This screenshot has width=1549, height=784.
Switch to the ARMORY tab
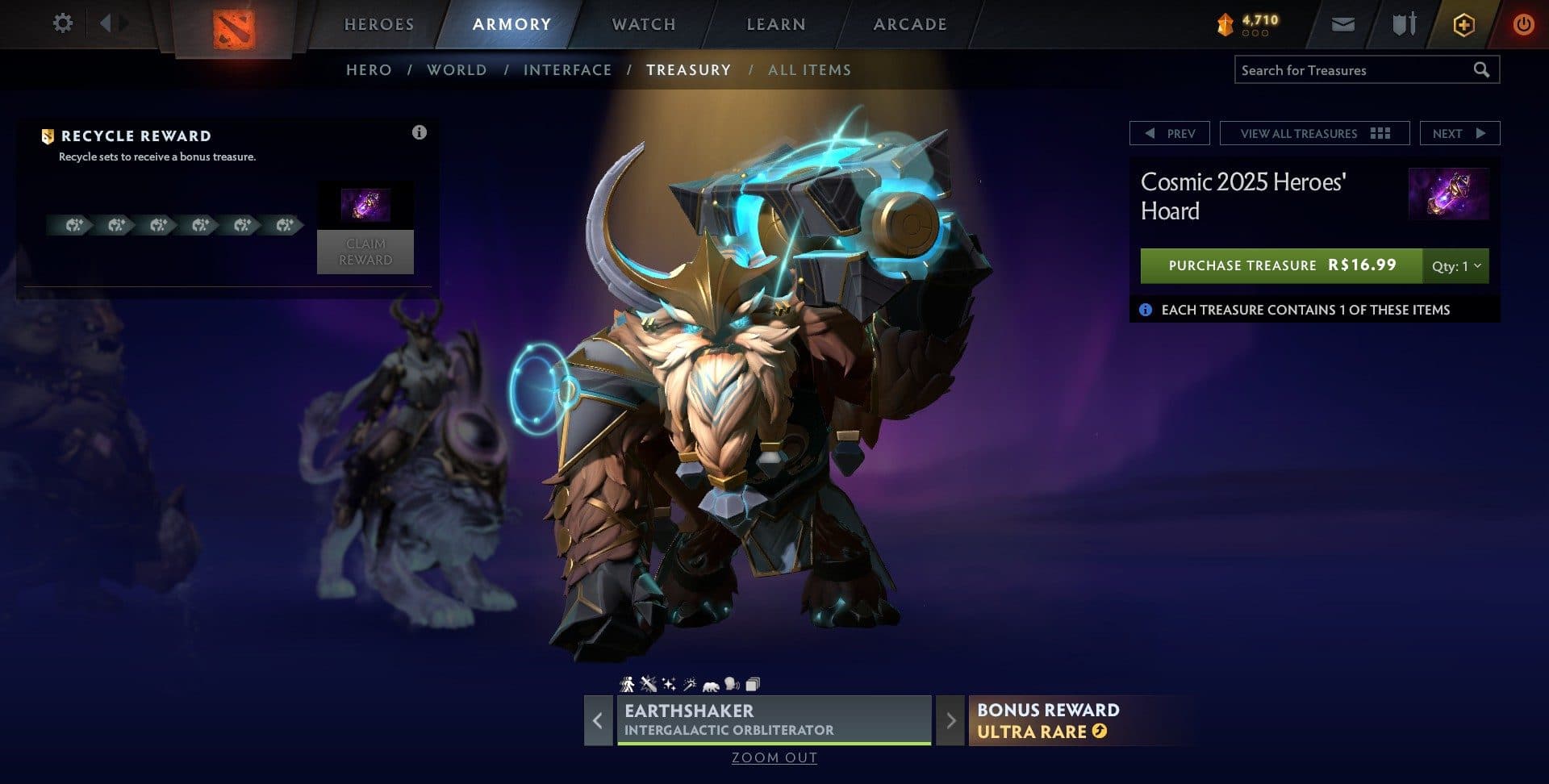[x=511, y=24]
